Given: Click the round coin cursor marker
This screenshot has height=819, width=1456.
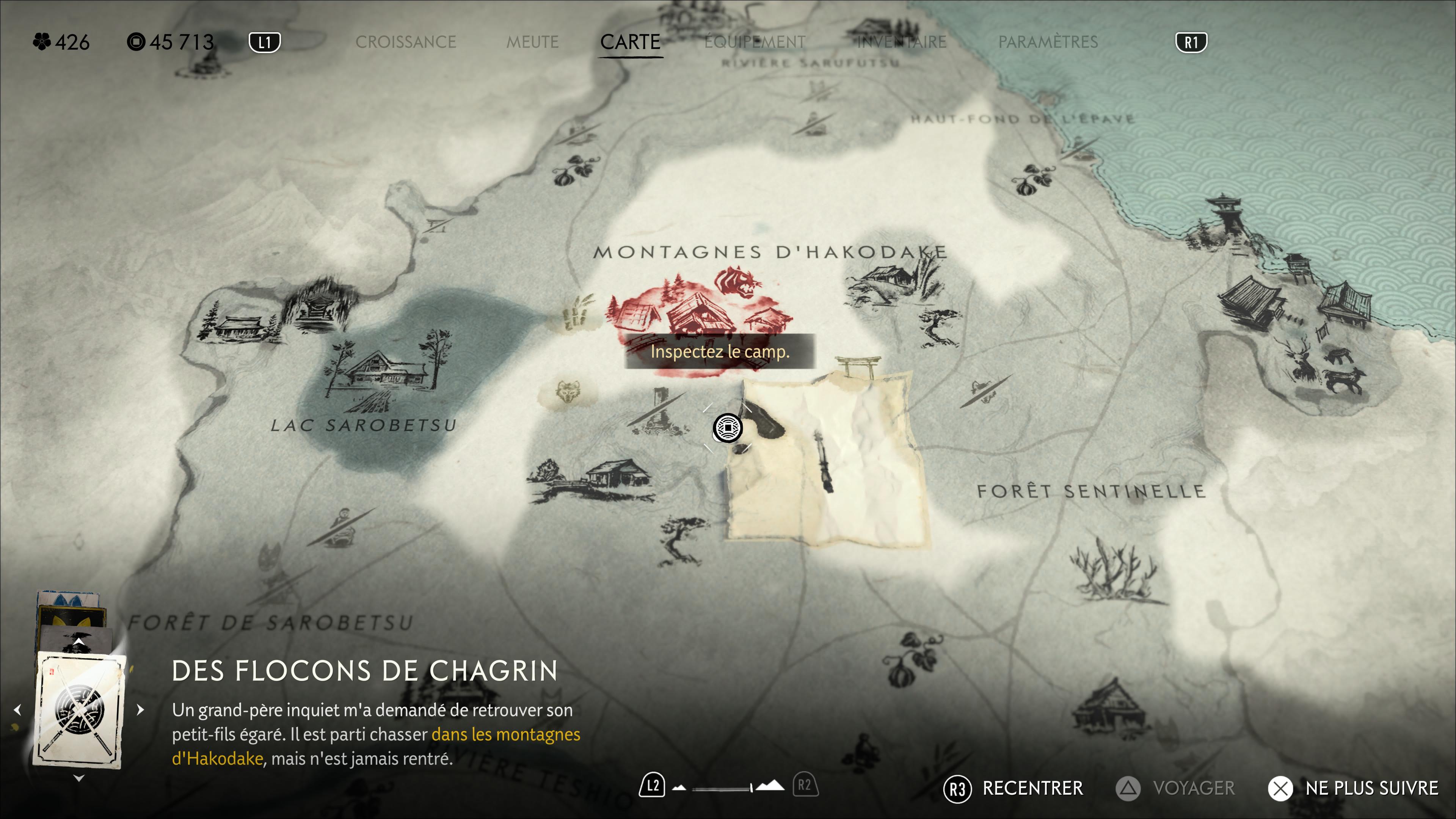Looking at the screenshot, I should coord(728,428).
